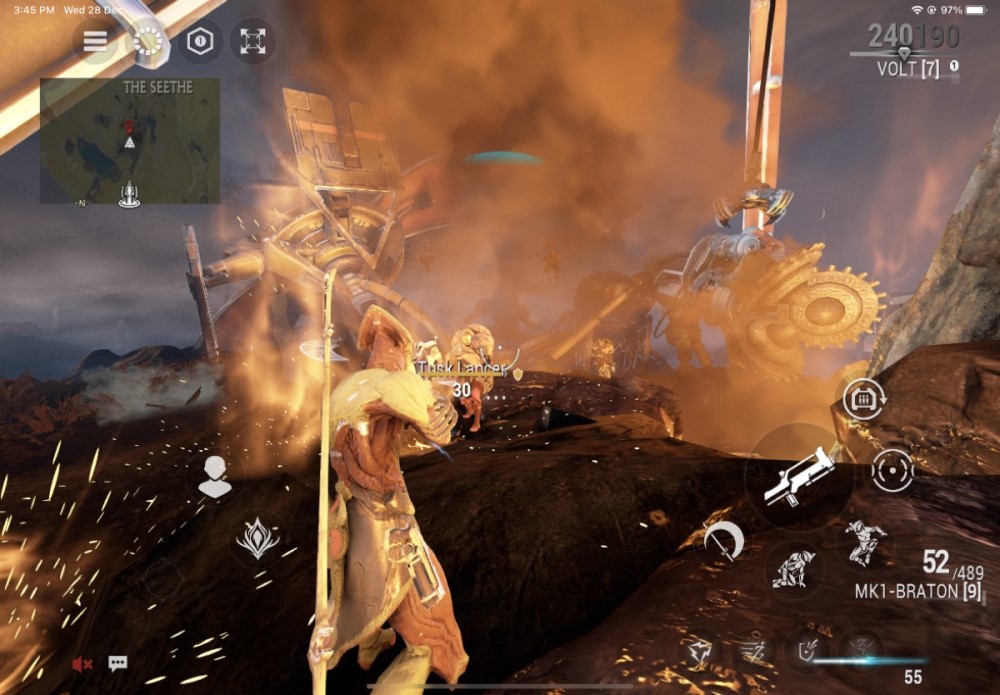This screenshot has width=1000, height=695.
Task: Reload weapon with the magazine icon
Action: [861, 399]
